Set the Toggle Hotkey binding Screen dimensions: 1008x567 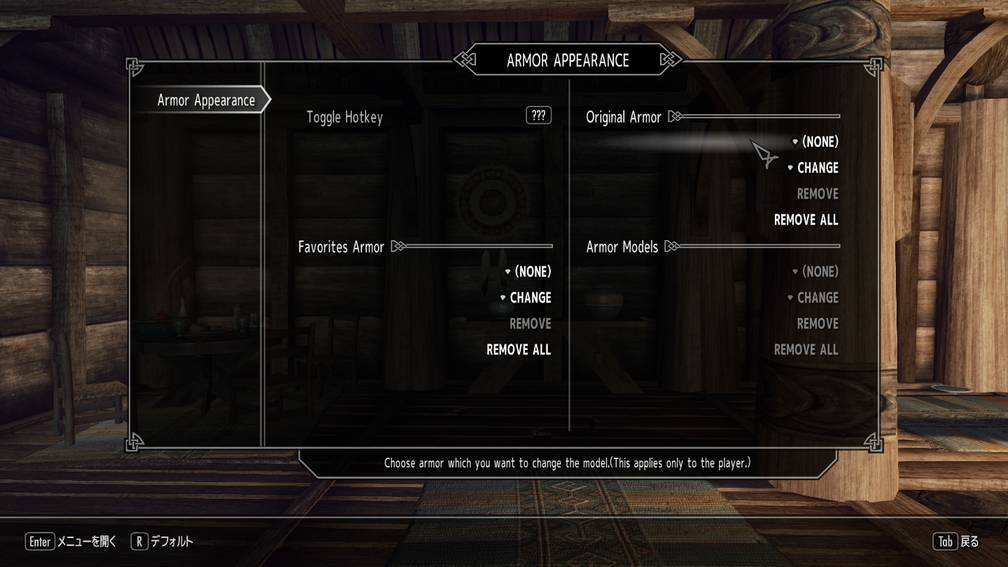(x=538, y=116)
